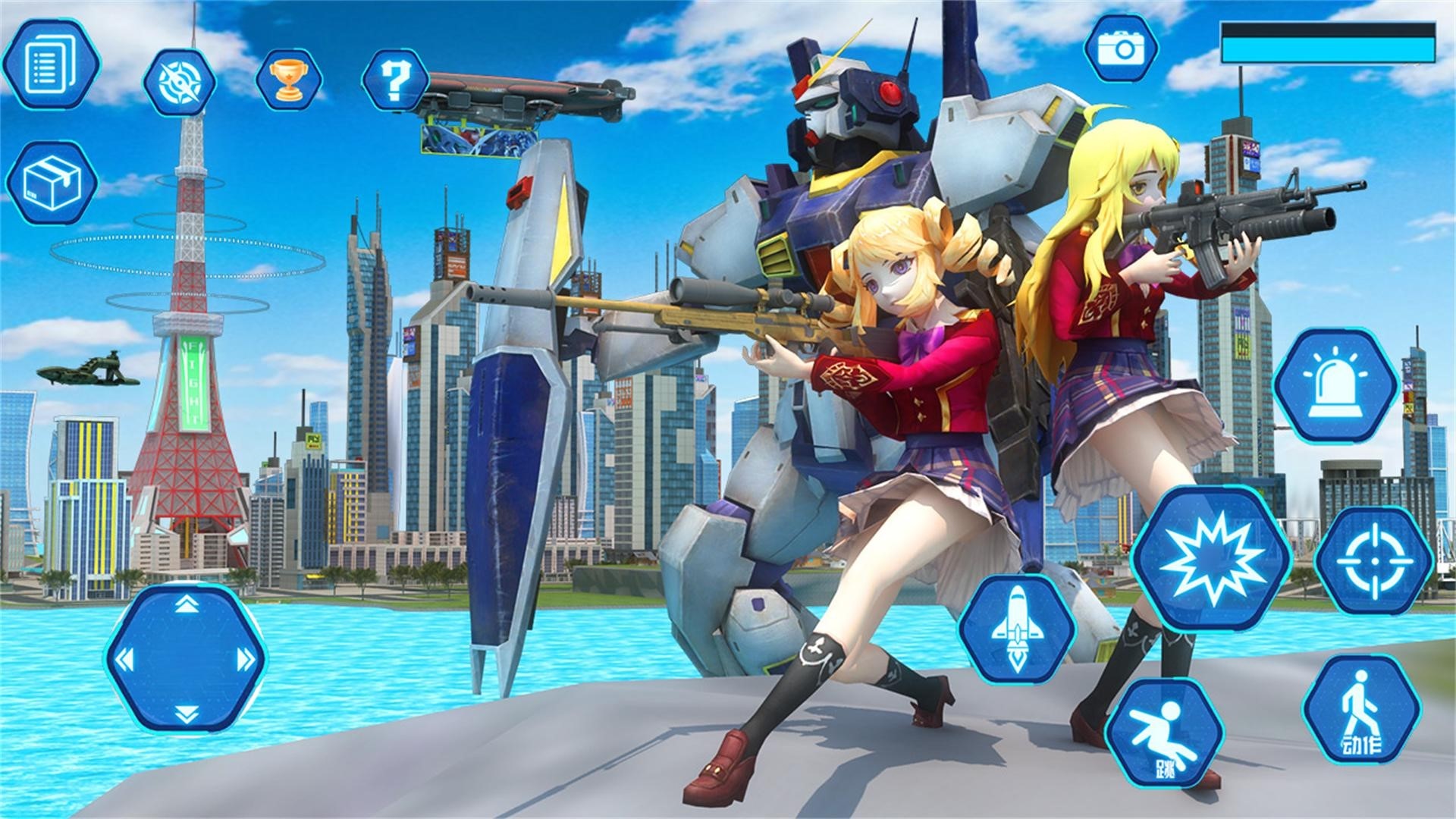Viewport: 1456px width, 819px height.
Task: Tap the jump action button
Action: (1164, 733)
